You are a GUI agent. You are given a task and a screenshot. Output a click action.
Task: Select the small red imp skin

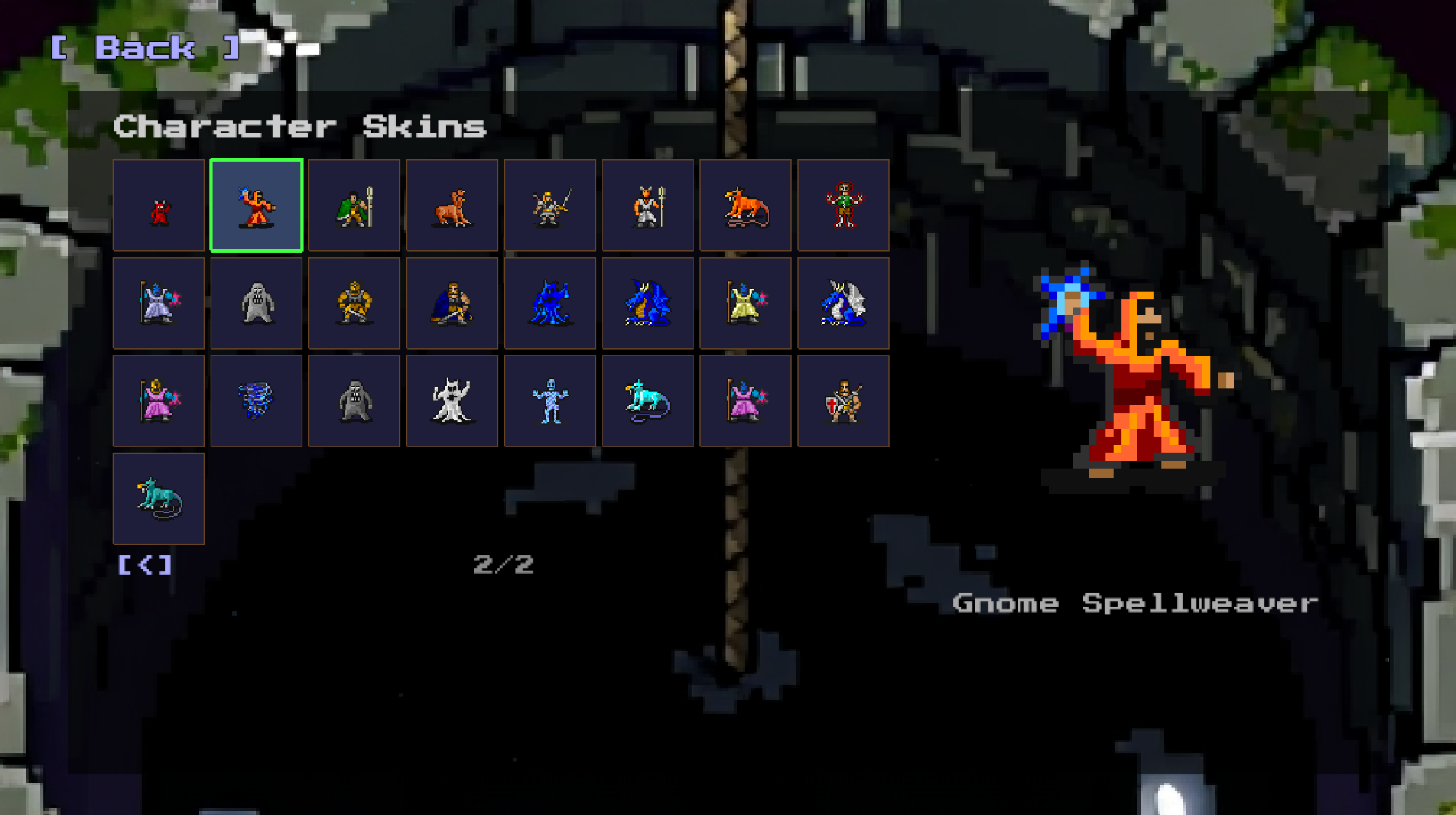[159, 206]
